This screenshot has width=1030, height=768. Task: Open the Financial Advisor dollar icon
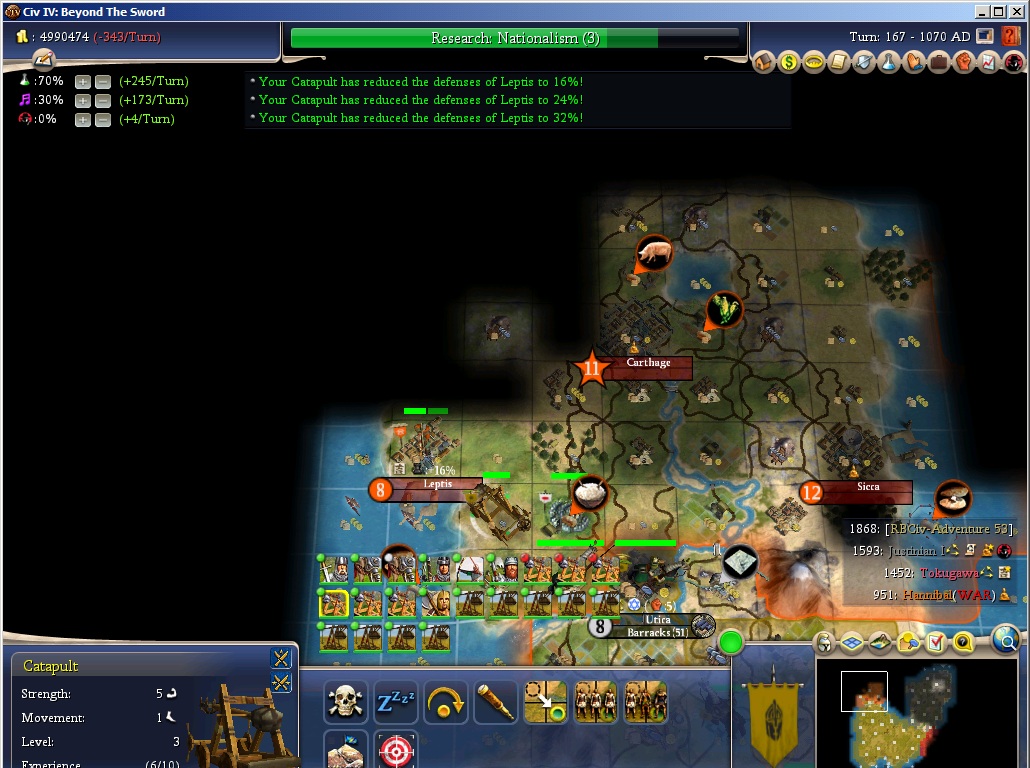click(789, 63)
